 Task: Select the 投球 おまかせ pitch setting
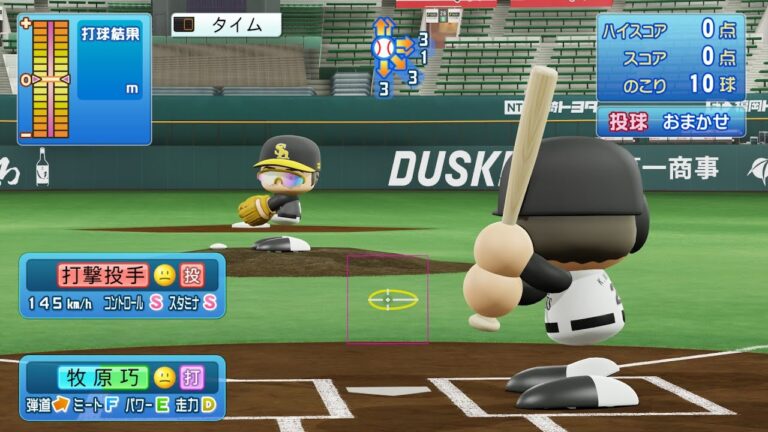pos(671,121)
